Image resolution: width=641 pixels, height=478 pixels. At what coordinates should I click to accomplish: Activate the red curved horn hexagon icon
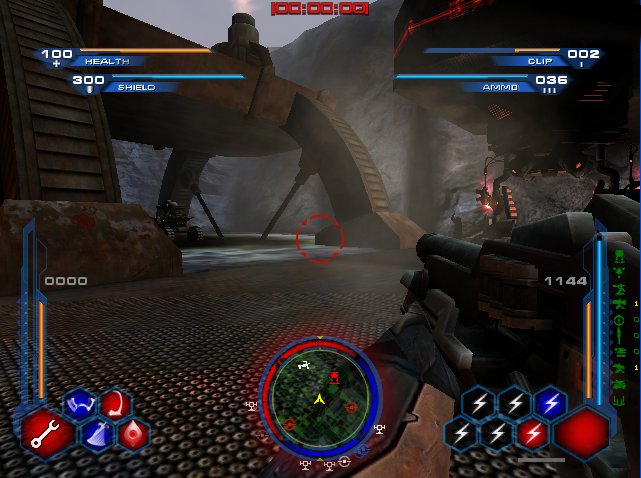(116, 404)
